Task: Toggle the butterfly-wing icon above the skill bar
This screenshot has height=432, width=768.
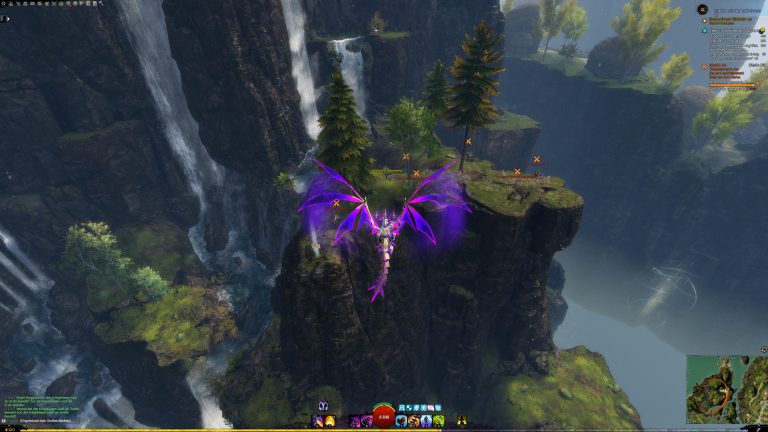Action: 323,407
